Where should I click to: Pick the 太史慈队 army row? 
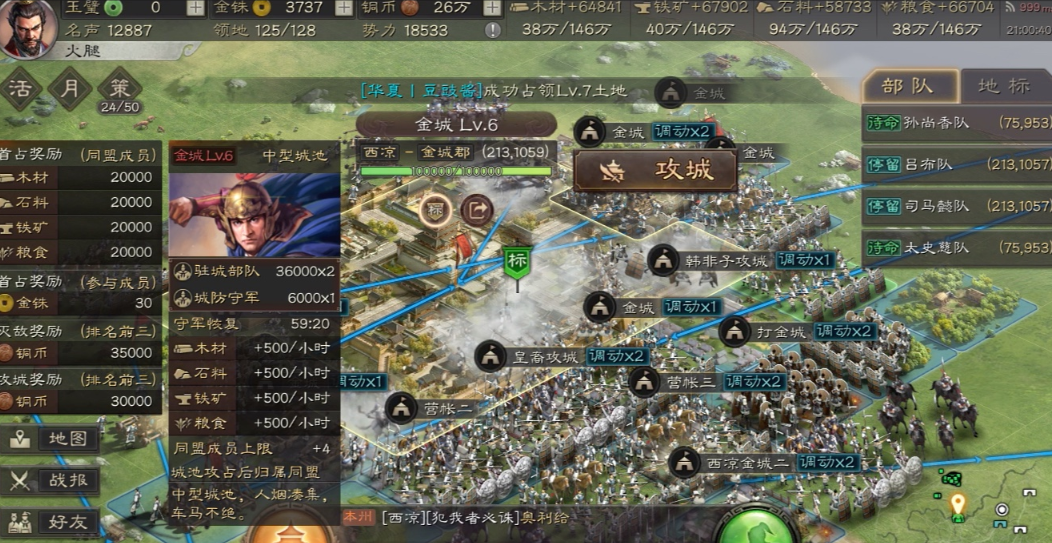click(956, 247)
